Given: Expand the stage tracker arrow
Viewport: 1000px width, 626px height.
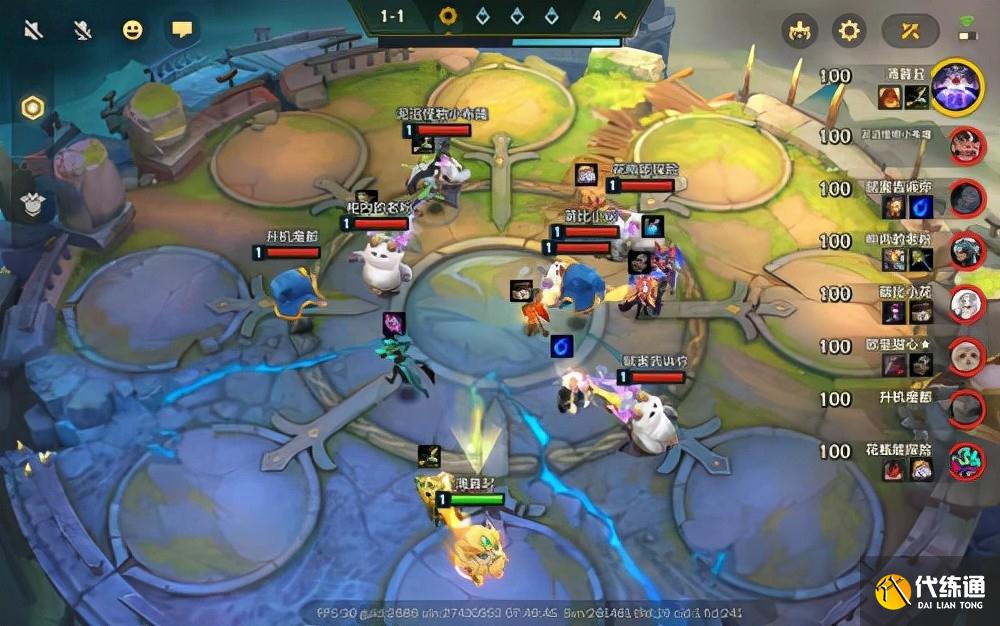Looking at the screenshot, I should tap(621, 16).
